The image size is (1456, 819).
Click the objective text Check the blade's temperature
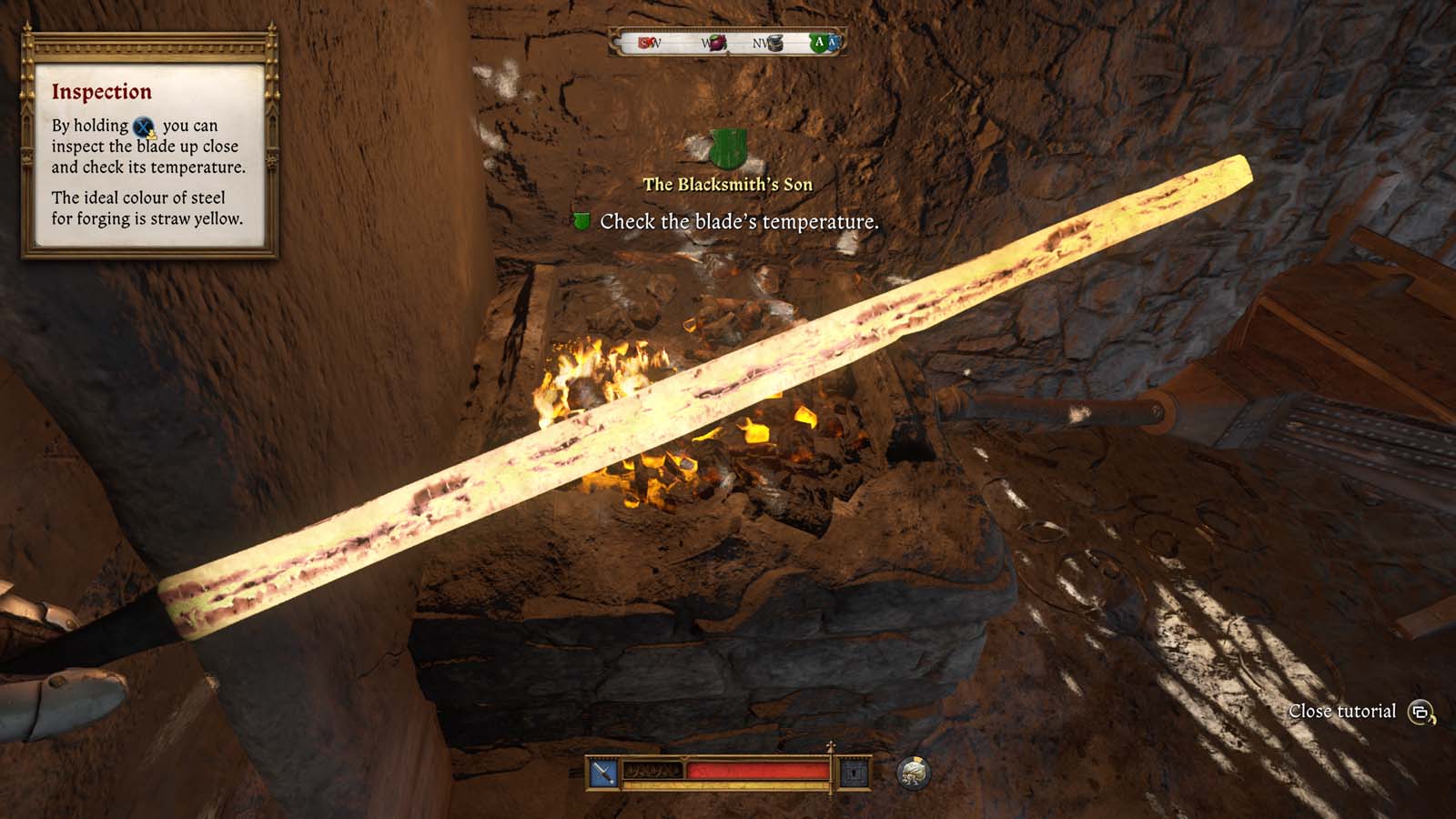(739, 220)
